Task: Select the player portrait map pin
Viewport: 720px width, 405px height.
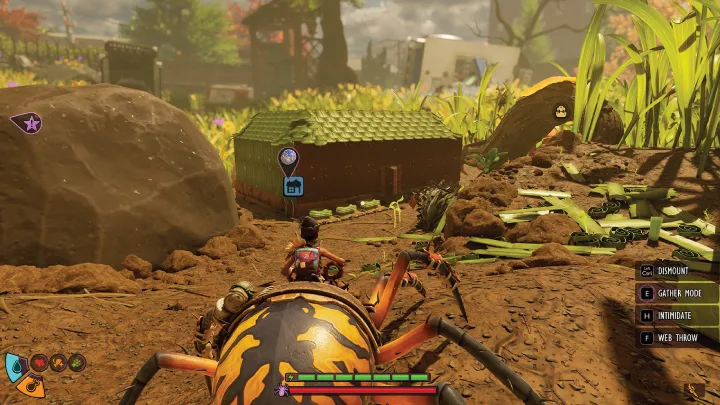Action: click(x=288, y=157)
